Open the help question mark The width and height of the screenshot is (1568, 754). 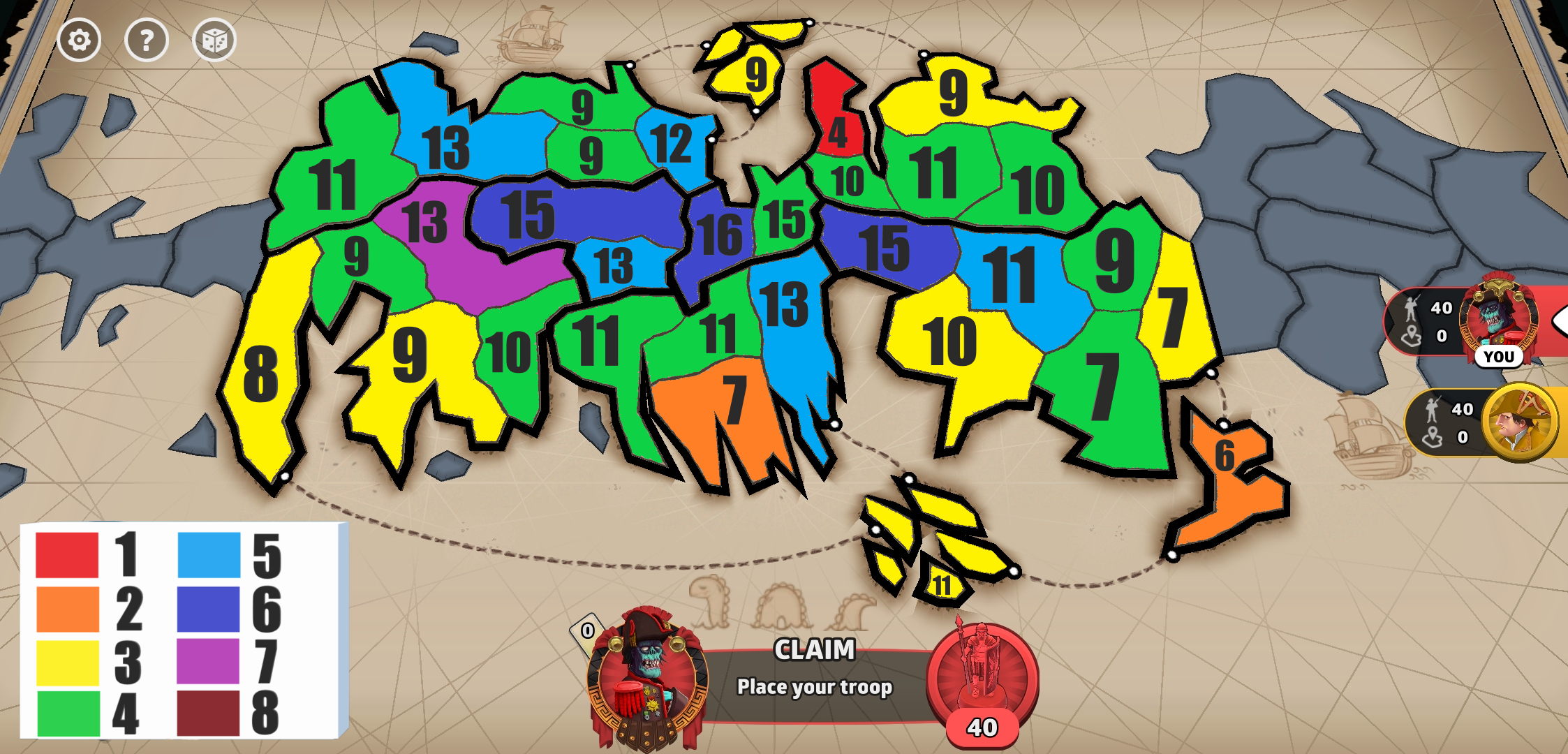tap(145, 40)
